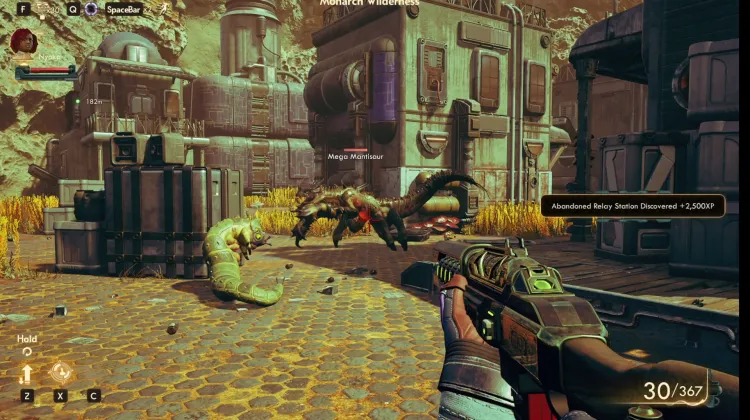Screen dimensions: 750x420
Task: Activate the purple Tactical Time Dilation icon
Action: (x=91, y=9)
